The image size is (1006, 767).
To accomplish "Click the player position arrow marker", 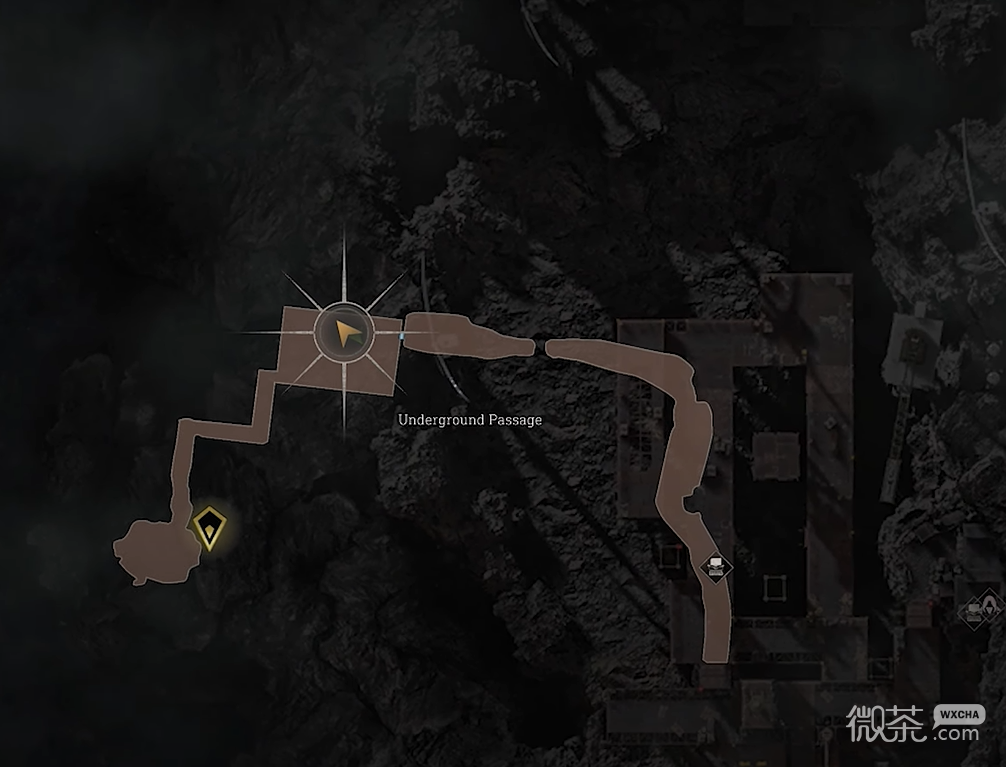I will [x=344, y=334].
